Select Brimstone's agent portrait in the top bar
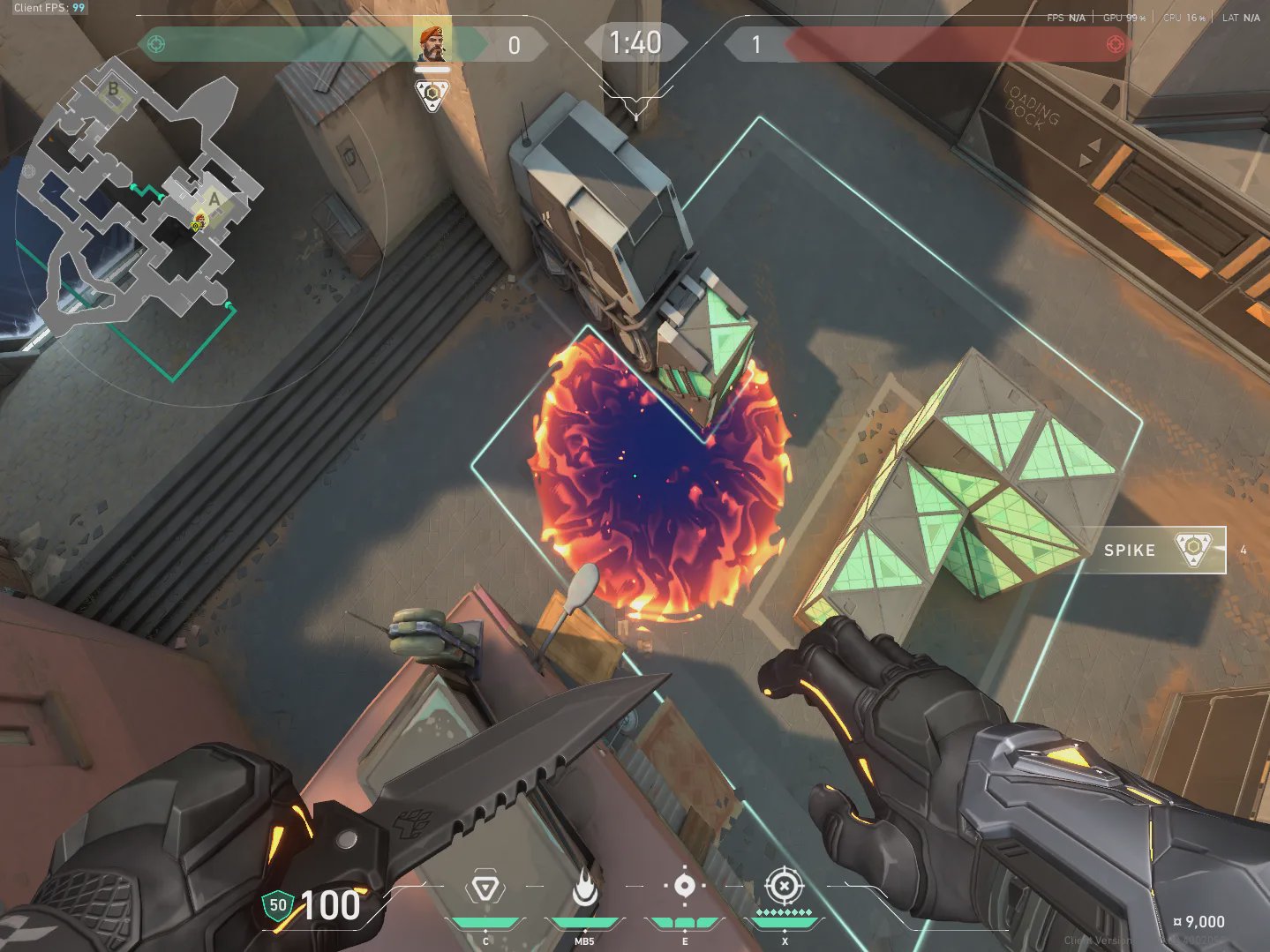Image resolution: width=1270 pixels, height=952 pixels. coord(432,43)
